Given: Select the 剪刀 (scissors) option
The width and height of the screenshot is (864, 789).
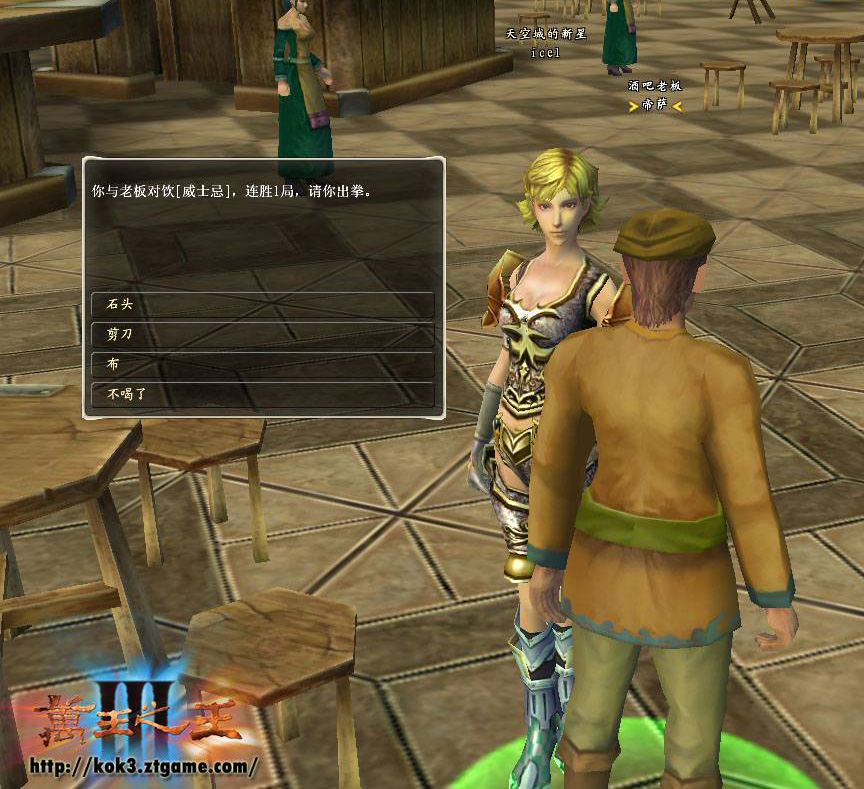Looking at the screenshot, I should coord(262,334).
